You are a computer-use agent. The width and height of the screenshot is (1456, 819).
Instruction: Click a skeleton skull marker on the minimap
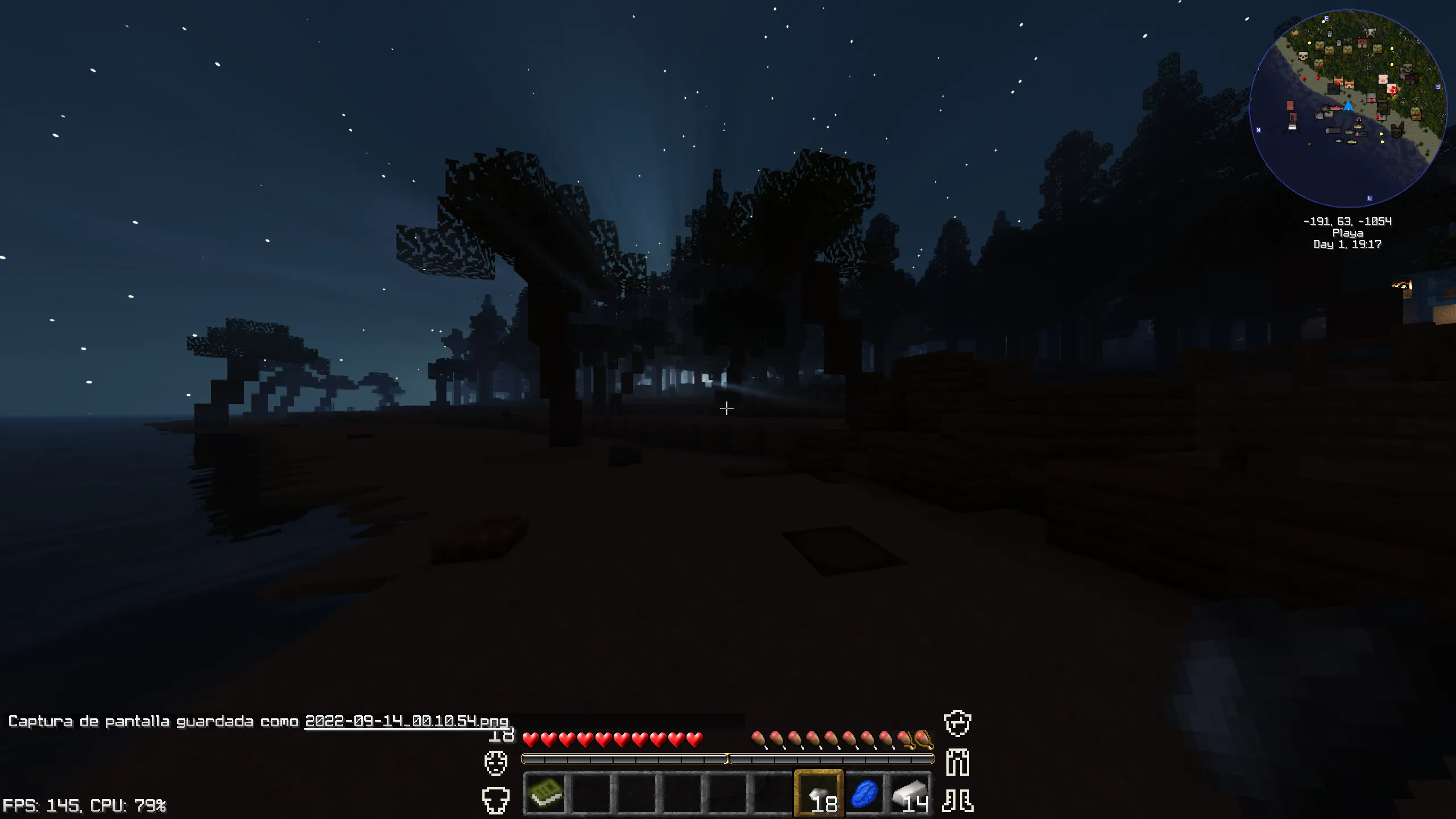[x=1303, y=57]
